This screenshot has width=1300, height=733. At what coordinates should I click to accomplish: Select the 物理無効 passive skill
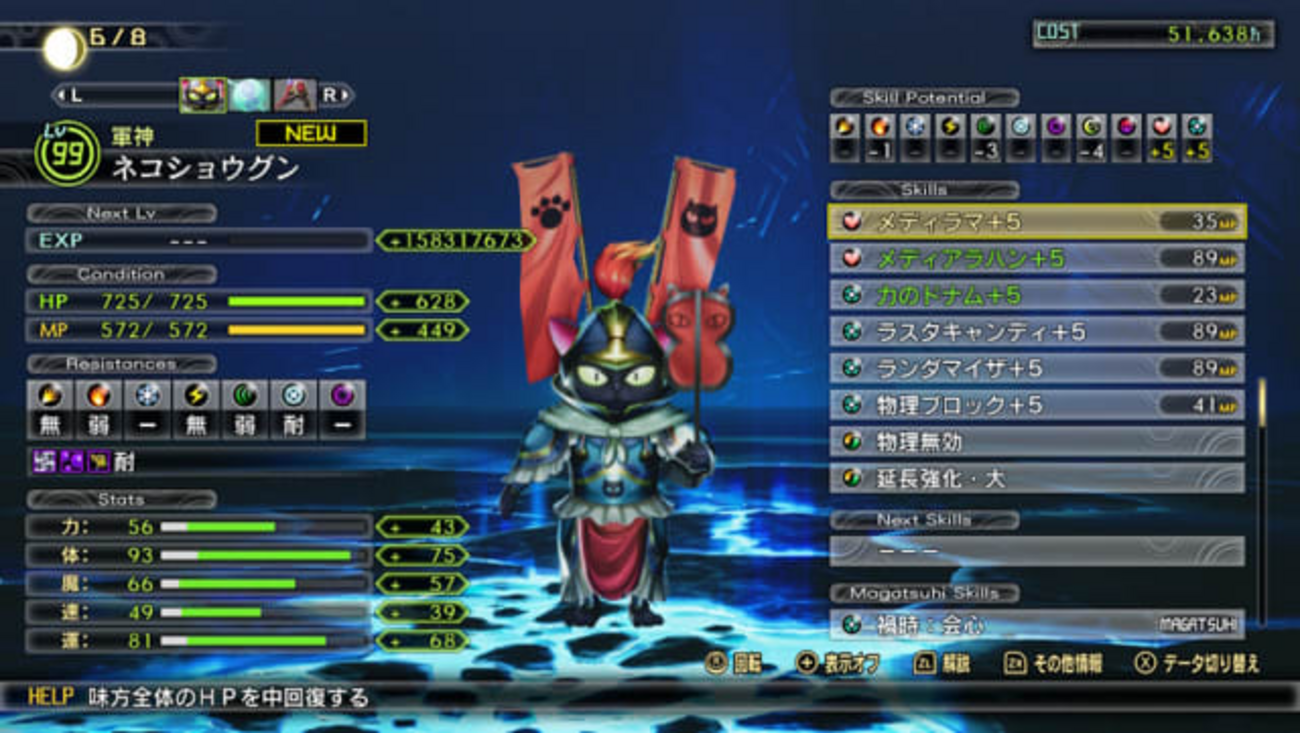(x=1037, y=441)
